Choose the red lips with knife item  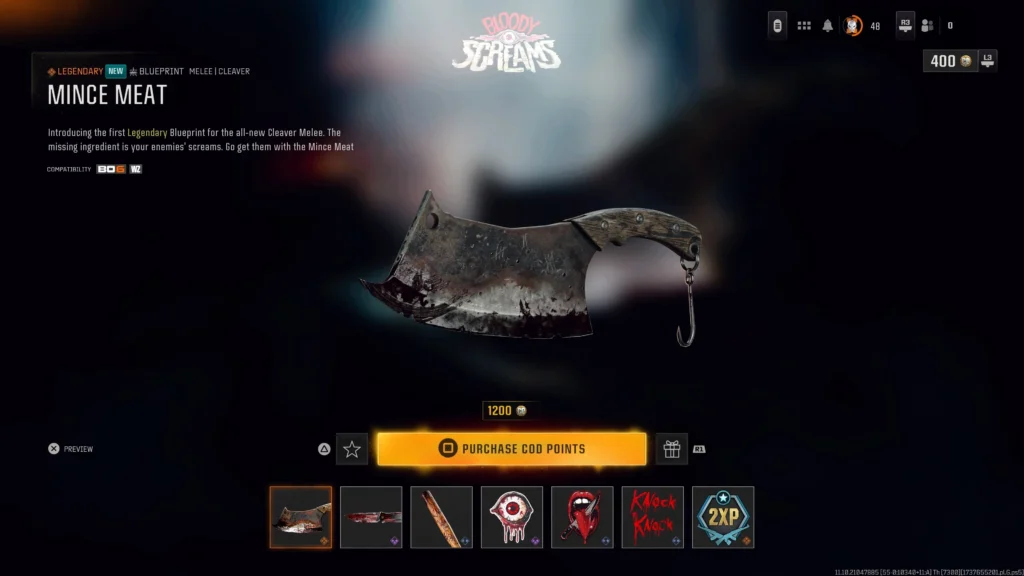[582, 517]
